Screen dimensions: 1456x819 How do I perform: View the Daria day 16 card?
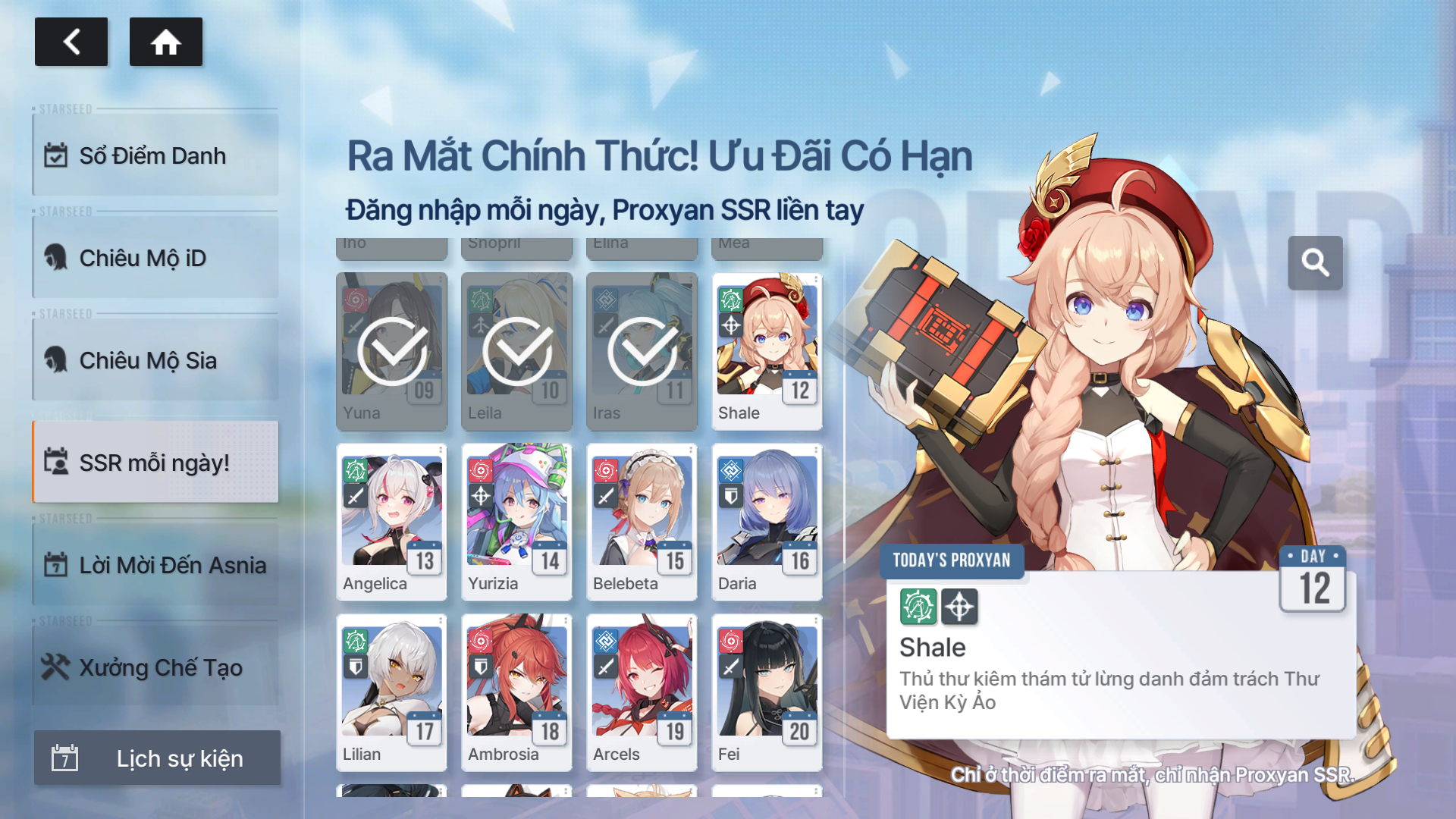pyautogui.click(x=767, y=522)
